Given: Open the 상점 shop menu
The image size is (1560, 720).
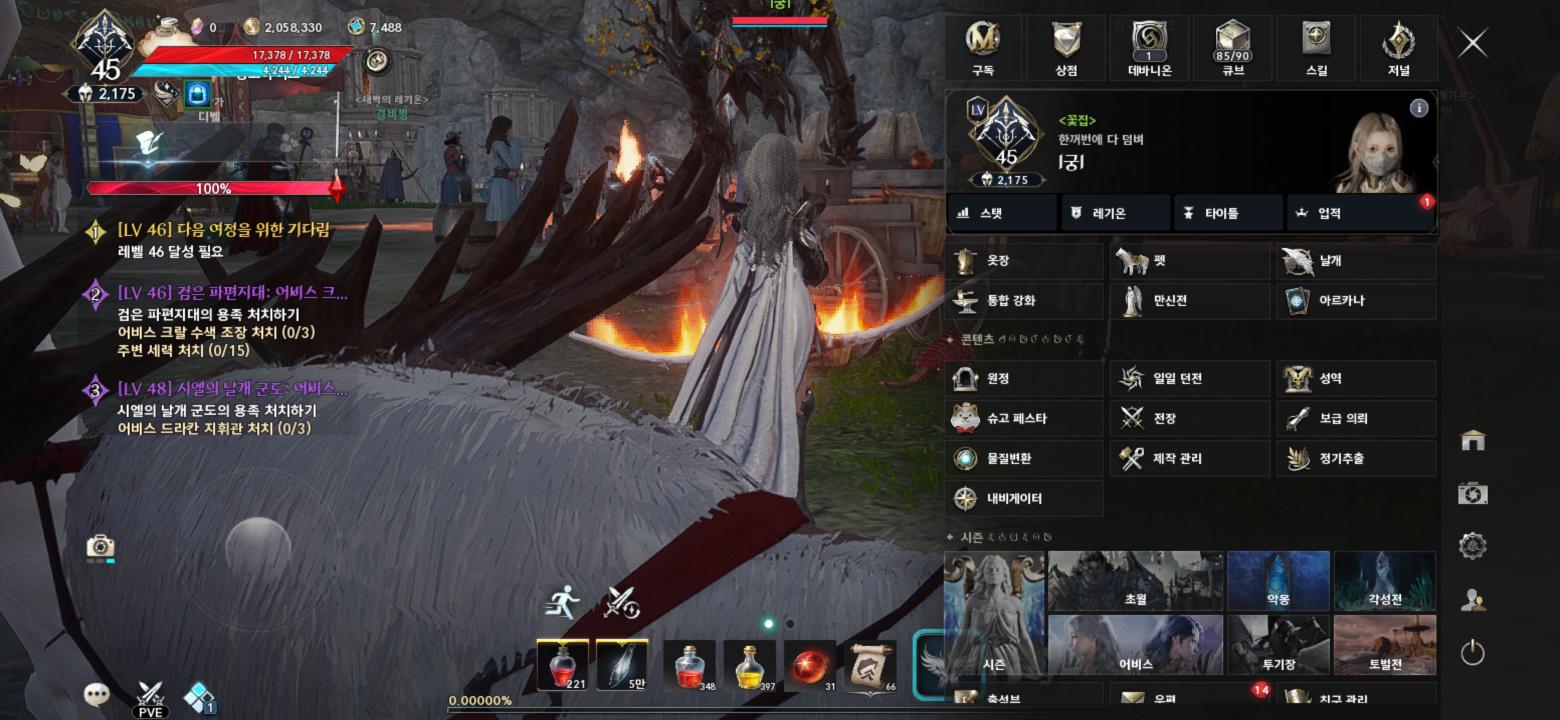Looking at the screenshot, I should tap(1066, 48).
